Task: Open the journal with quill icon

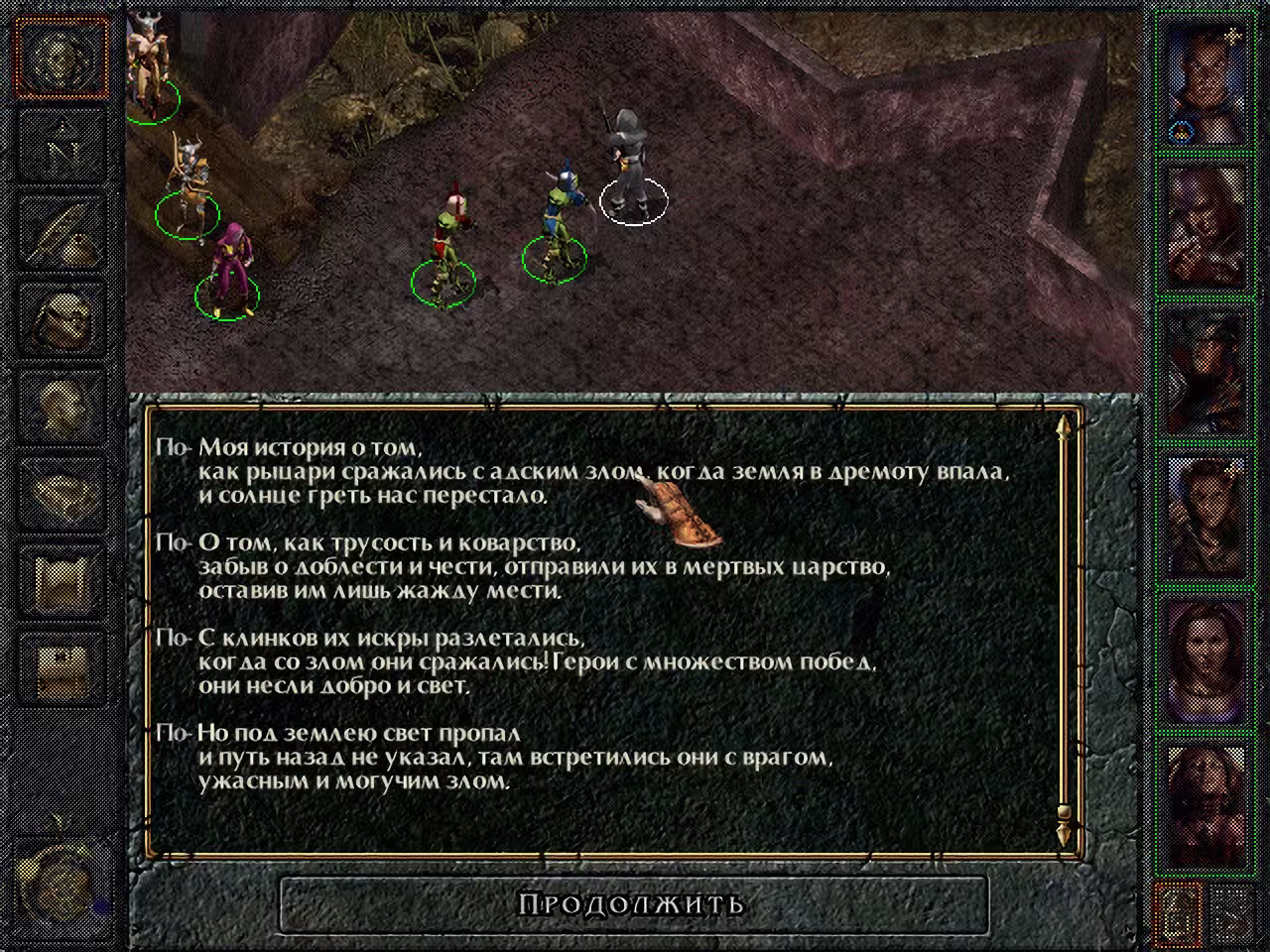Action: [63, 231]
